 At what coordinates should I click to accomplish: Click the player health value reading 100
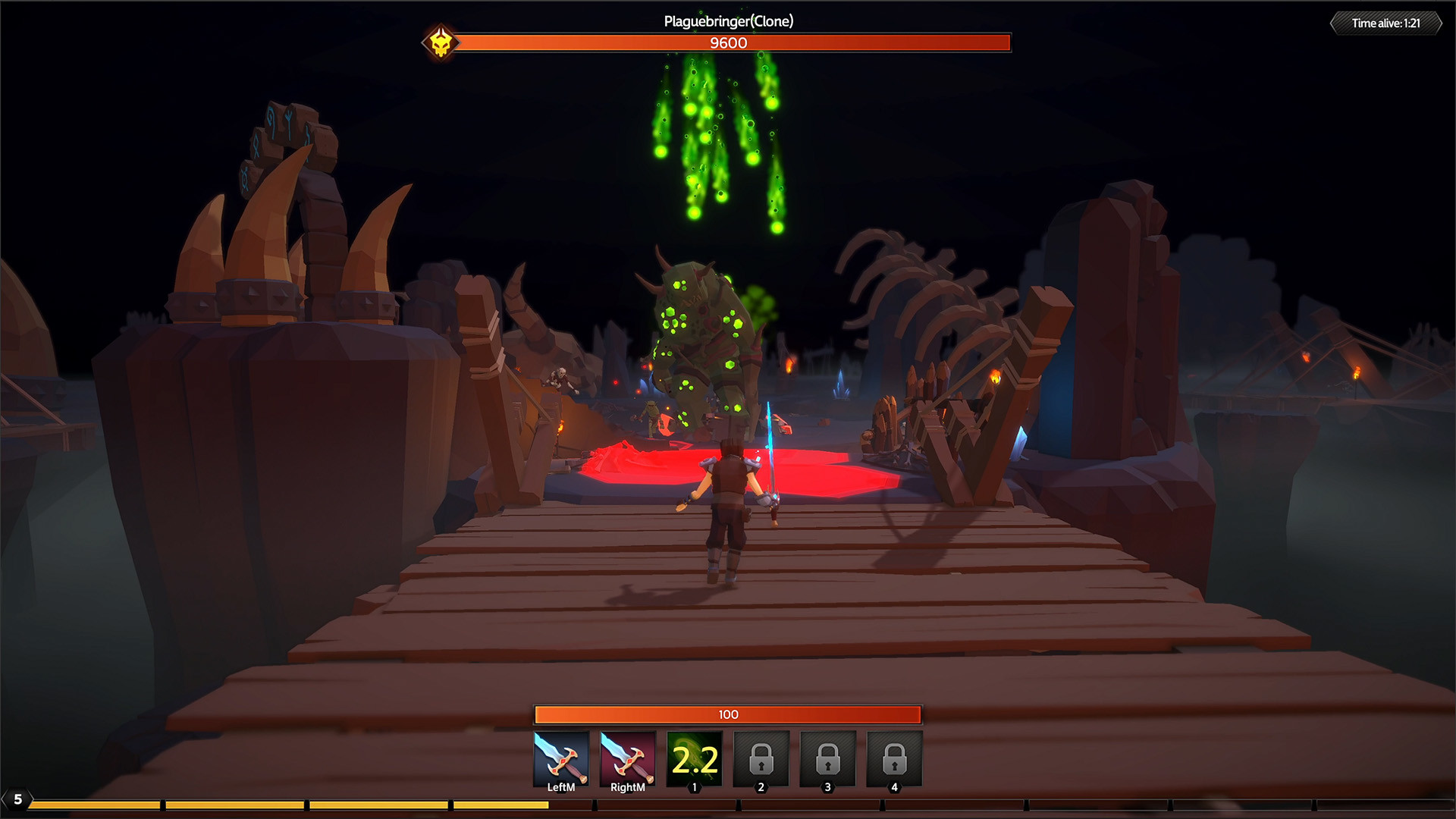(x=726, y=714)
